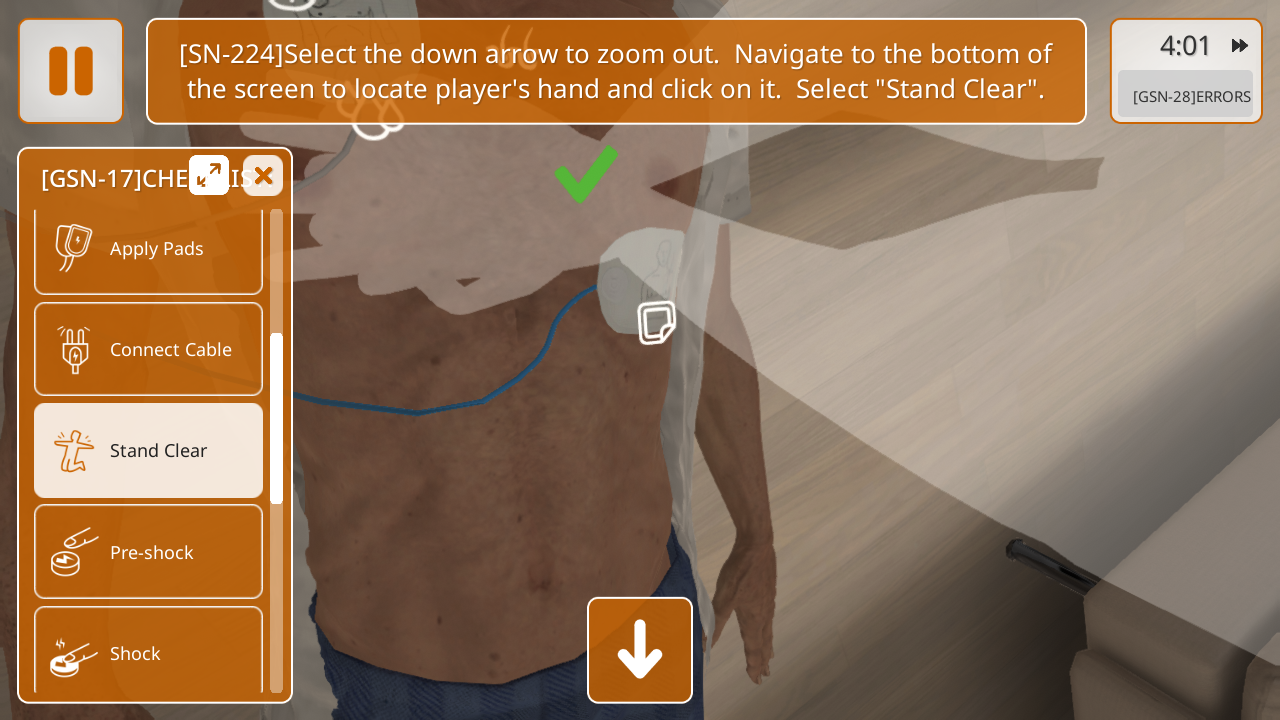Screen dimensions: 1280x720
Task: Select the Stand Clear checklist entry
Action: [148, 451]
